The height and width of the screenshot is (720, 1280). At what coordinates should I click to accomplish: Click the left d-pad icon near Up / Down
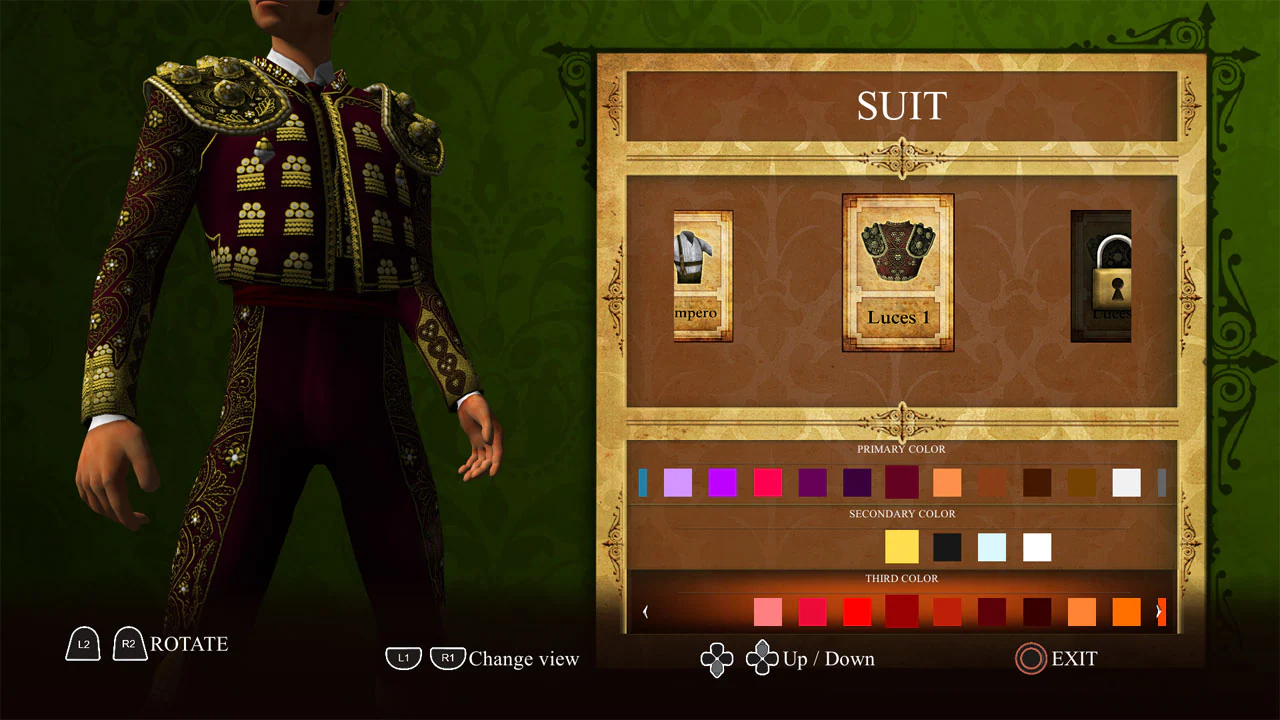[717, 659]
